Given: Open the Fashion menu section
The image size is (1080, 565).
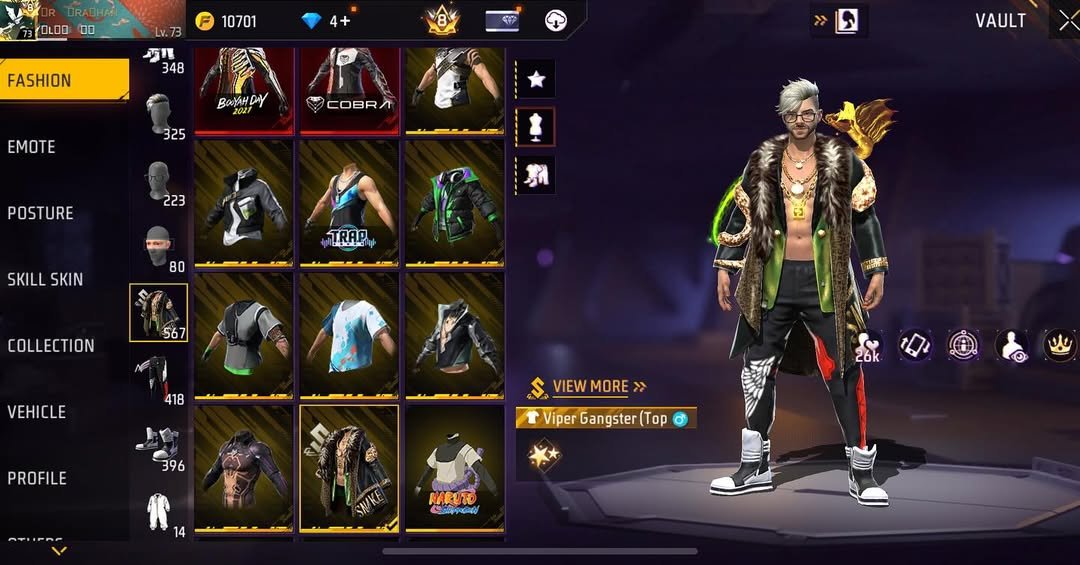Looking at the screenshot, I should pyautogui.click(x=64, y=80).
